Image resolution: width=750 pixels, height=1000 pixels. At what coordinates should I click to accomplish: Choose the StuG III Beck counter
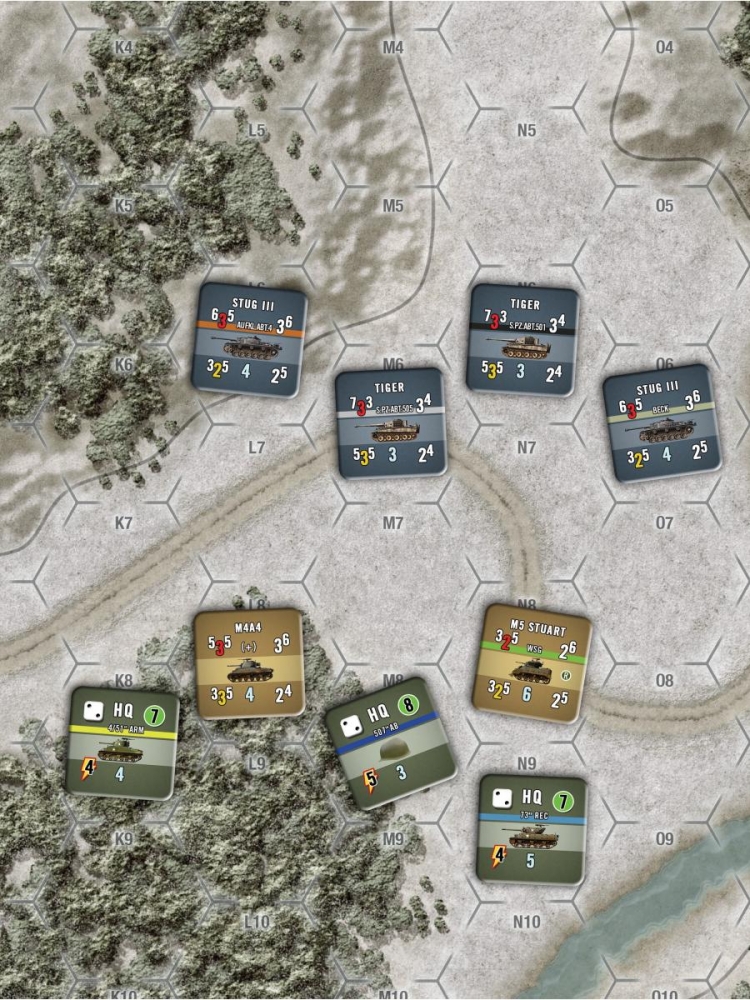(x=662, y=422)
